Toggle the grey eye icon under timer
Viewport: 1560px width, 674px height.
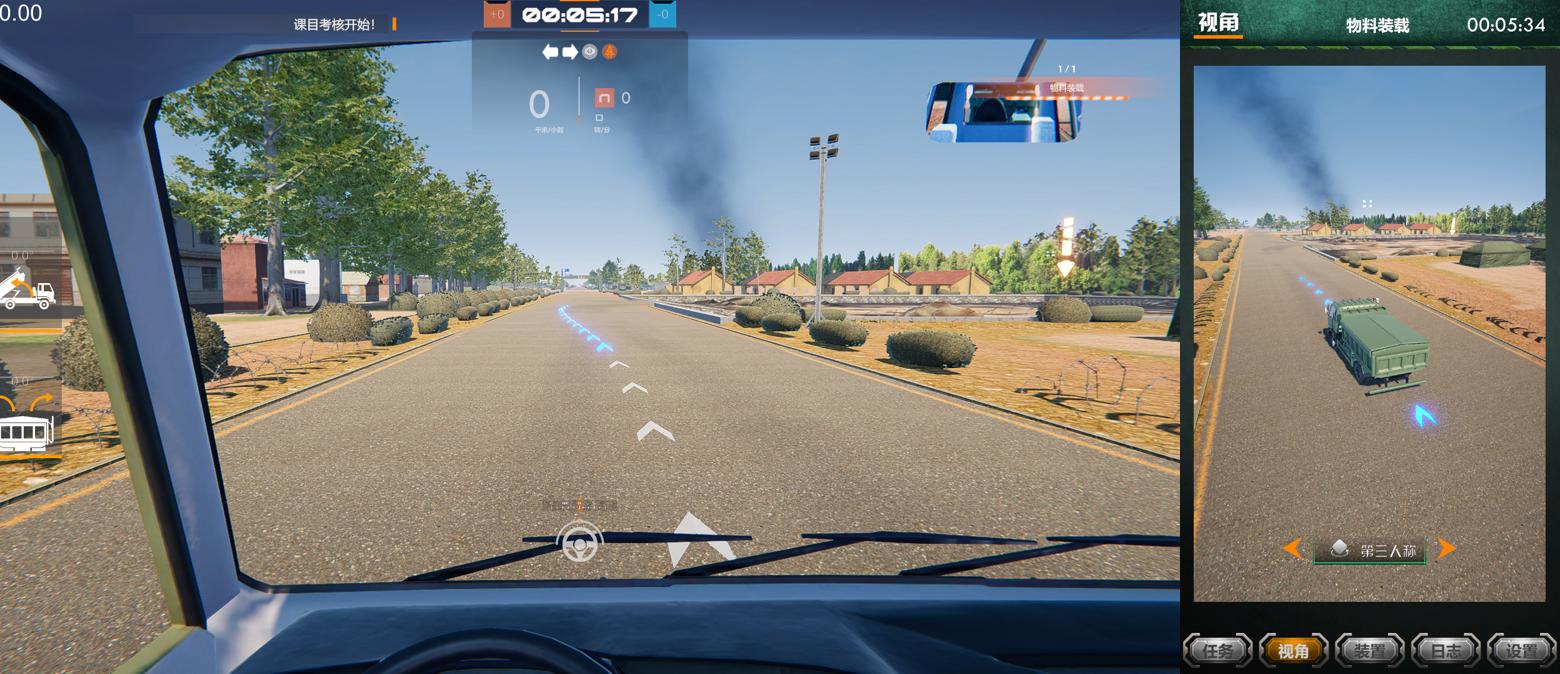(590, 52)
